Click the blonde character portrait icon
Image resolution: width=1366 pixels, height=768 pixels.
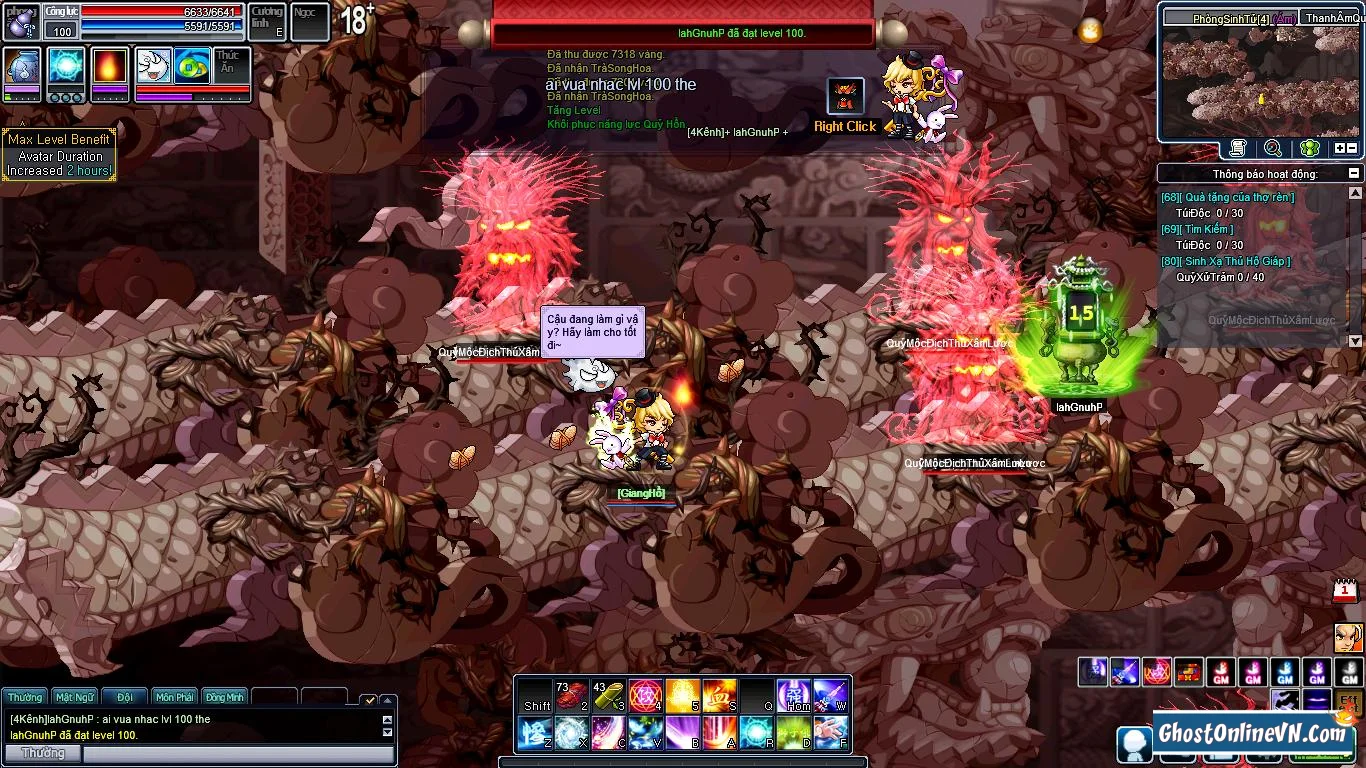pos(1348,636)
